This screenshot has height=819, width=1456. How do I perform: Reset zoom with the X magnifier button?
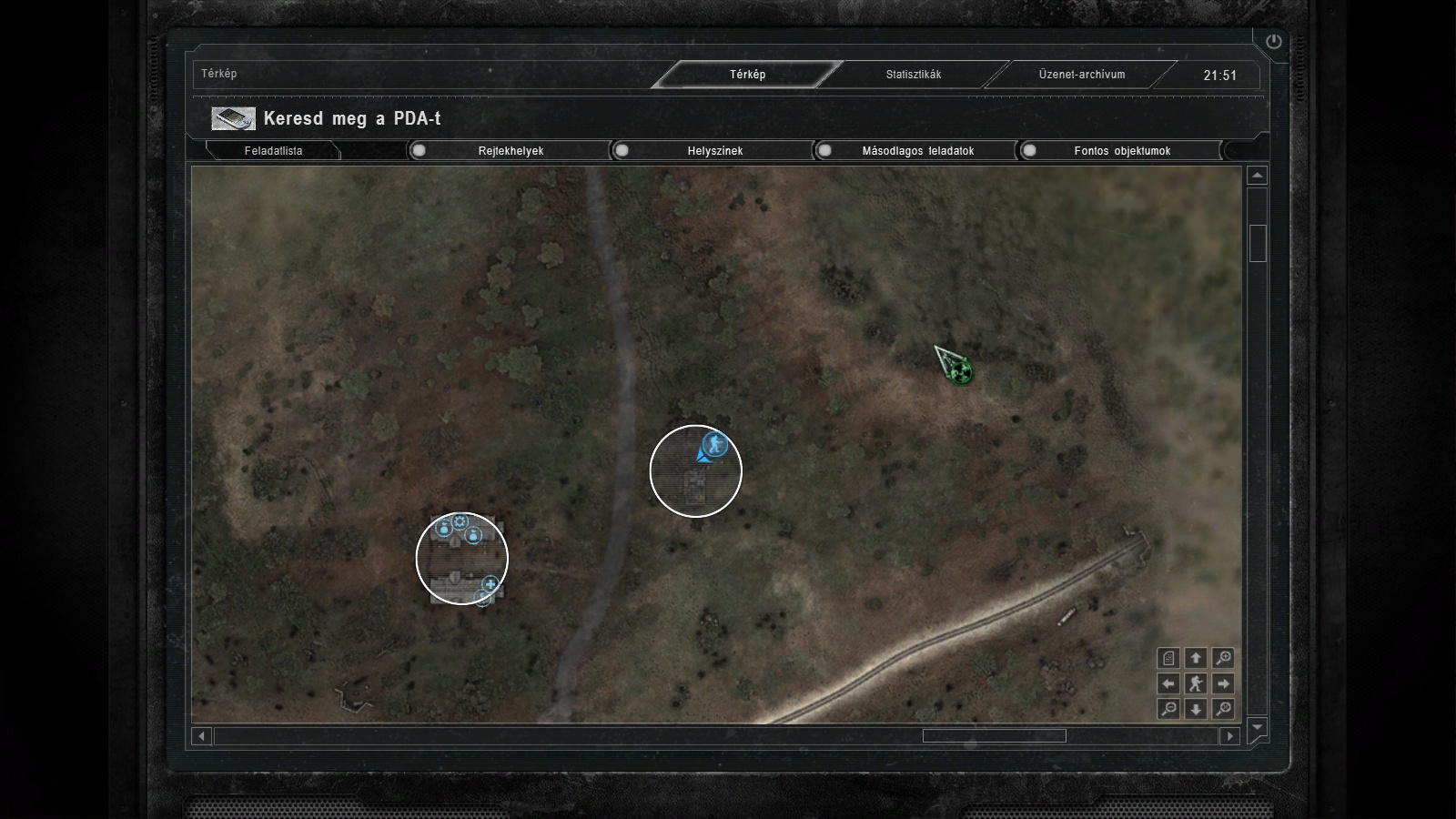coord(1224,709)
